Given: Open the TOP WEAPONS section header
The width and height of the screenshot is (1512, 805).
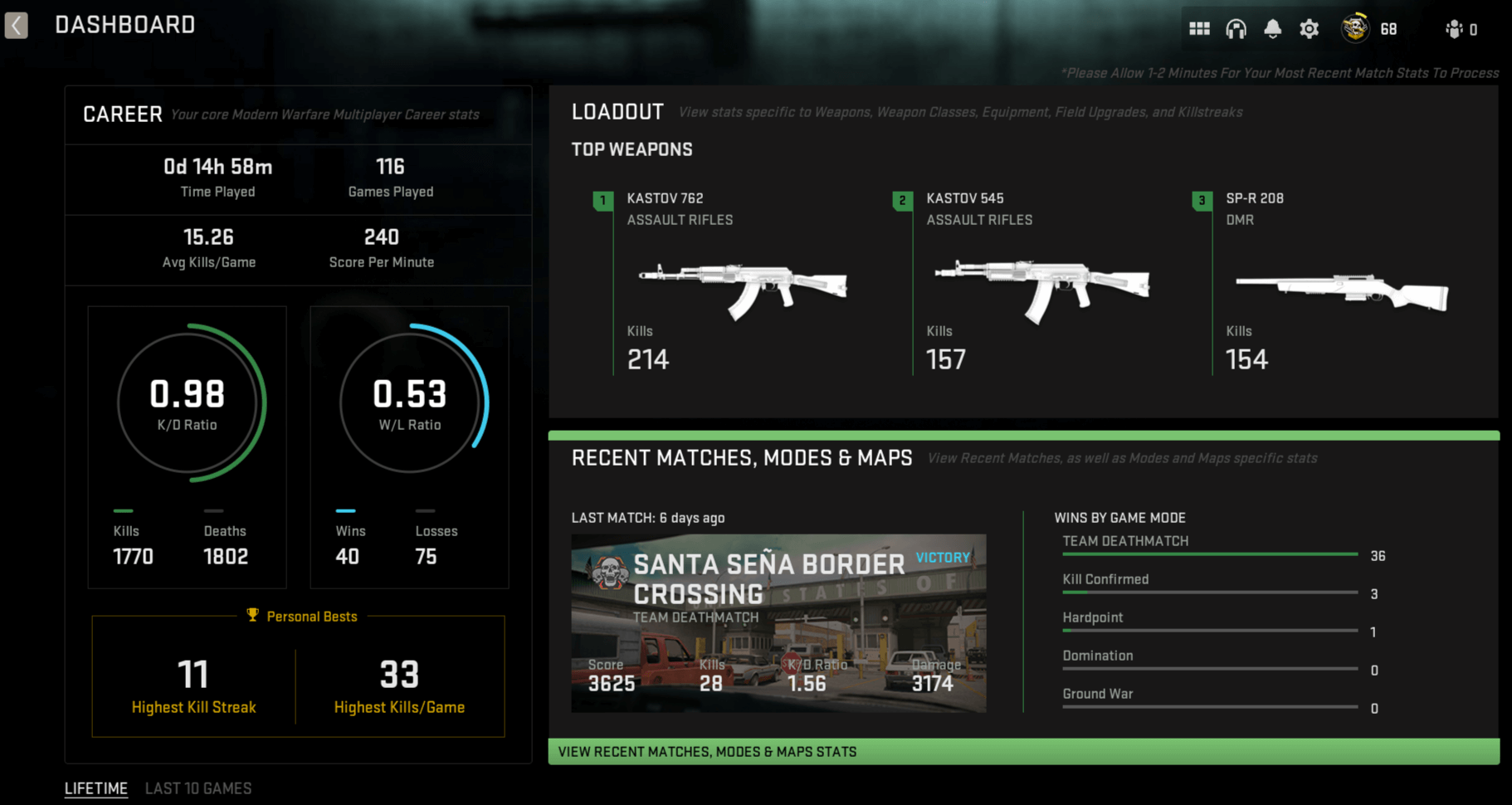Looking at the screenshot, I should pos(632,149).
